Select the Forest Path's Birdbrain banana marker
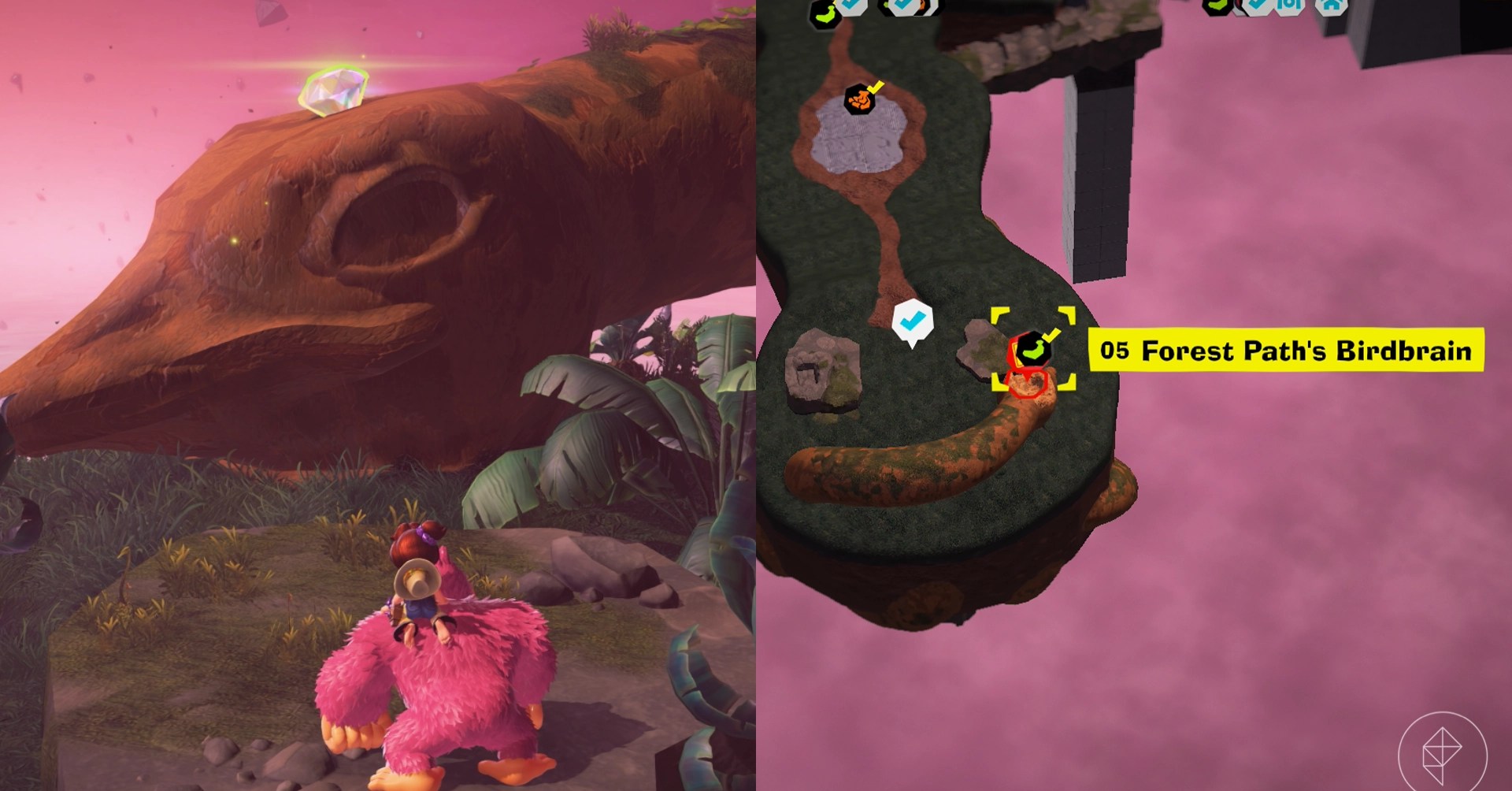The width and height of the screenshot is (1512, 791). [1032, 349]
